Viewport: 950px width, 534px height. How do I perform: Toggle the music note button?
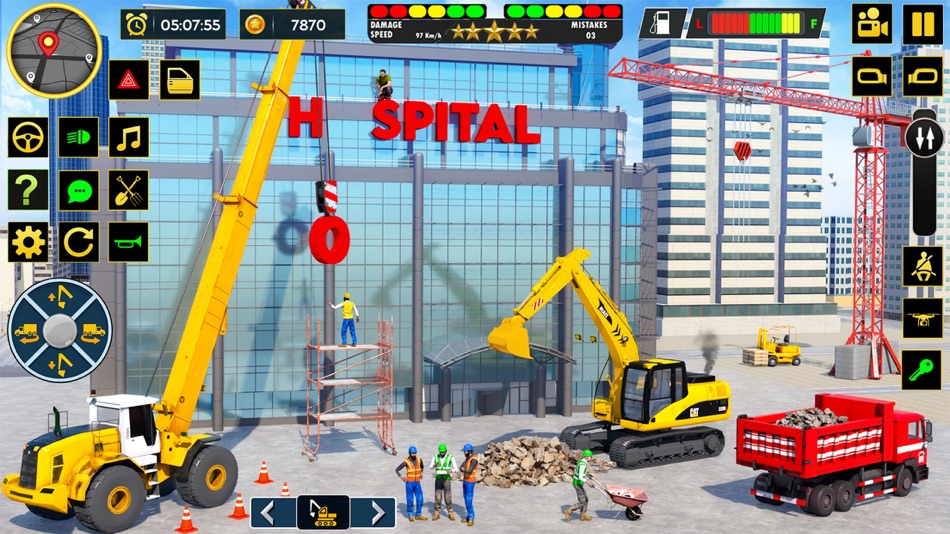coord(128,137)
